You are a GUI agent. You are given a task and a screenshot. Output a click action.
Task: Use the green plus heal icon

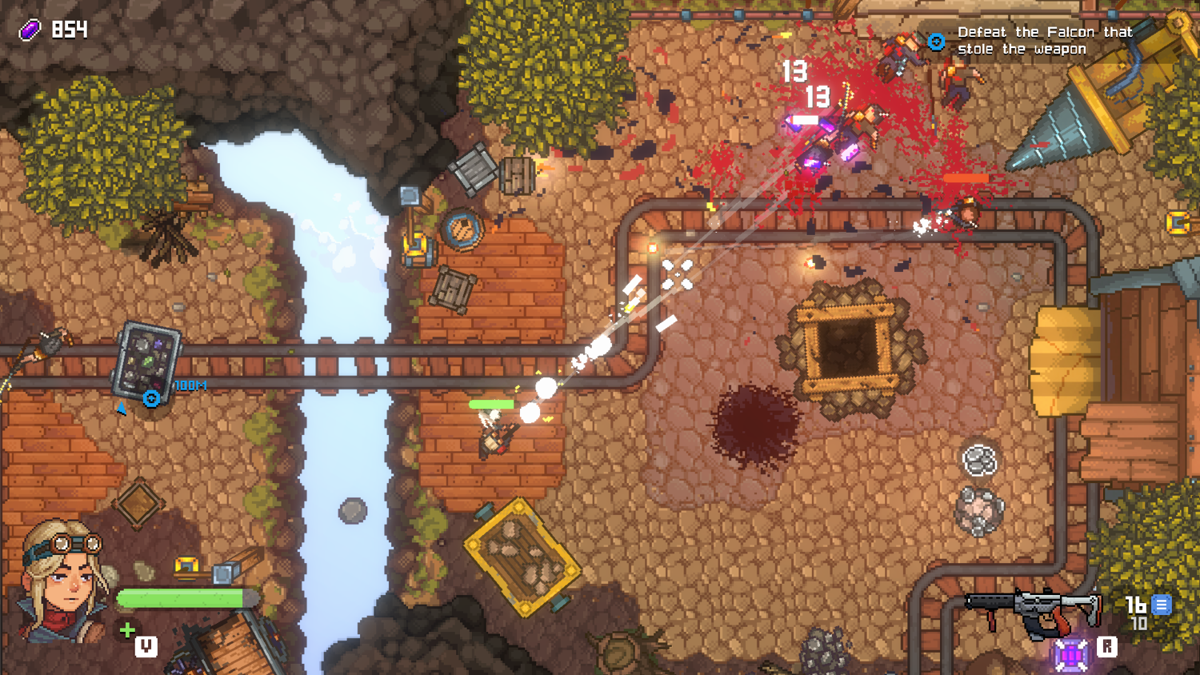point(127,630)
